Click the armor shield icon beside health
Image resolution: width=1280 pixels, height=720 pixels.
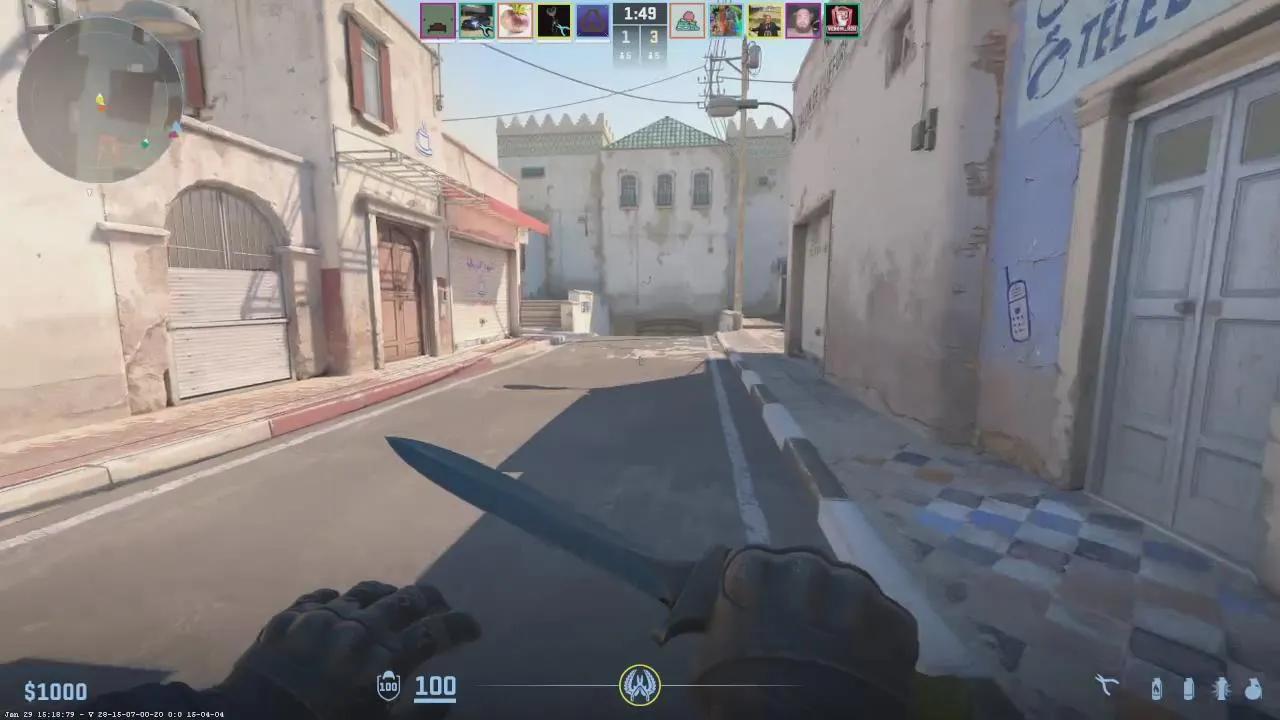[x=387, y=687]
